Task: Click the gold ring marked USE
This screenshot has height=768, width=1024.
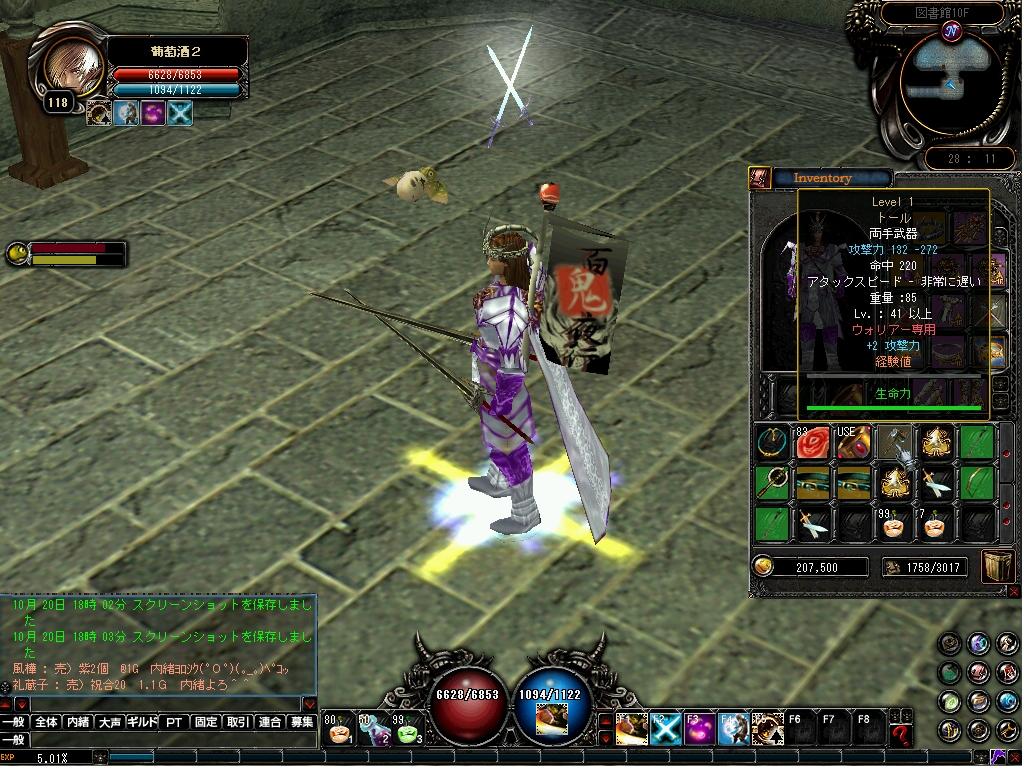Action: click(x=853, y=442)
